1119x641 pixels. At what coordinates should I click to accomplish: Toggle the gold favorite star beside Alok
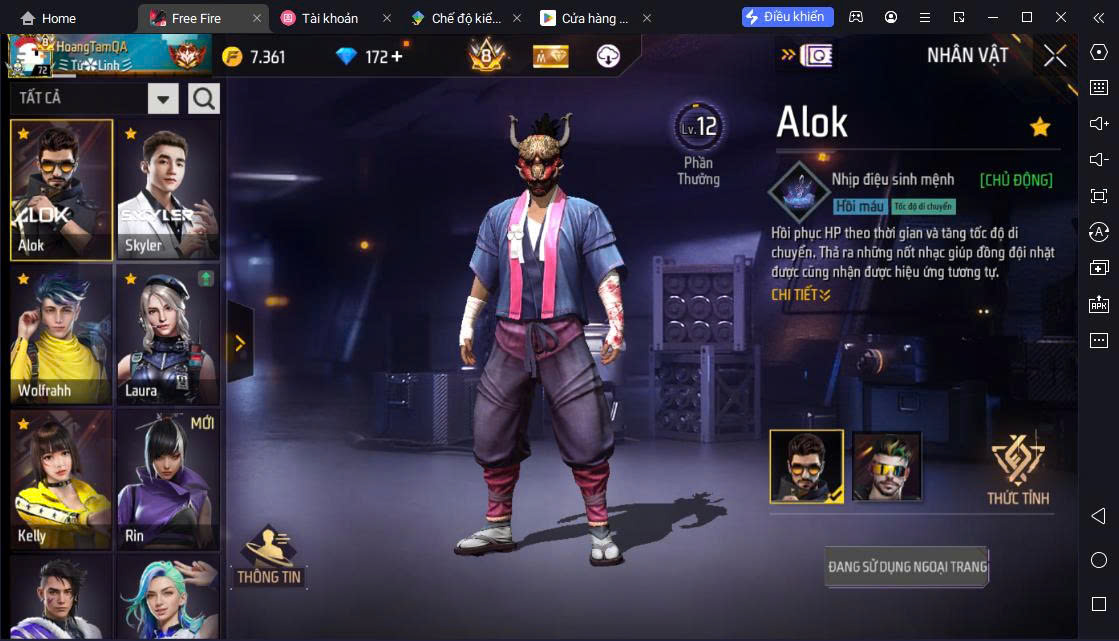(1040, 127)
